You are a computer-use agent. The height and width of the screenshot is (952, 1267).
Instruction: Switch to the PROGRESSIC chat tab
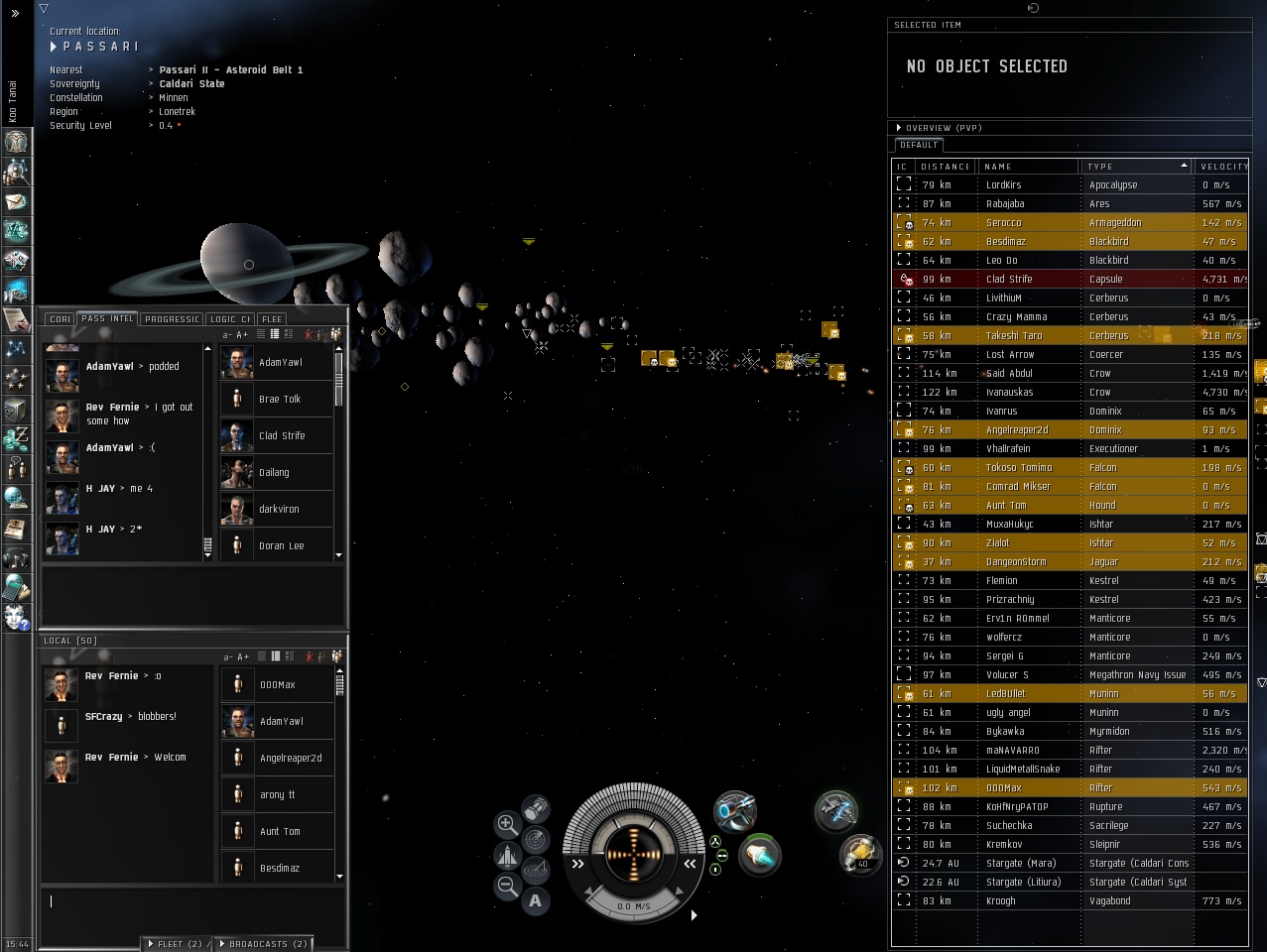(x=173, y=319)
